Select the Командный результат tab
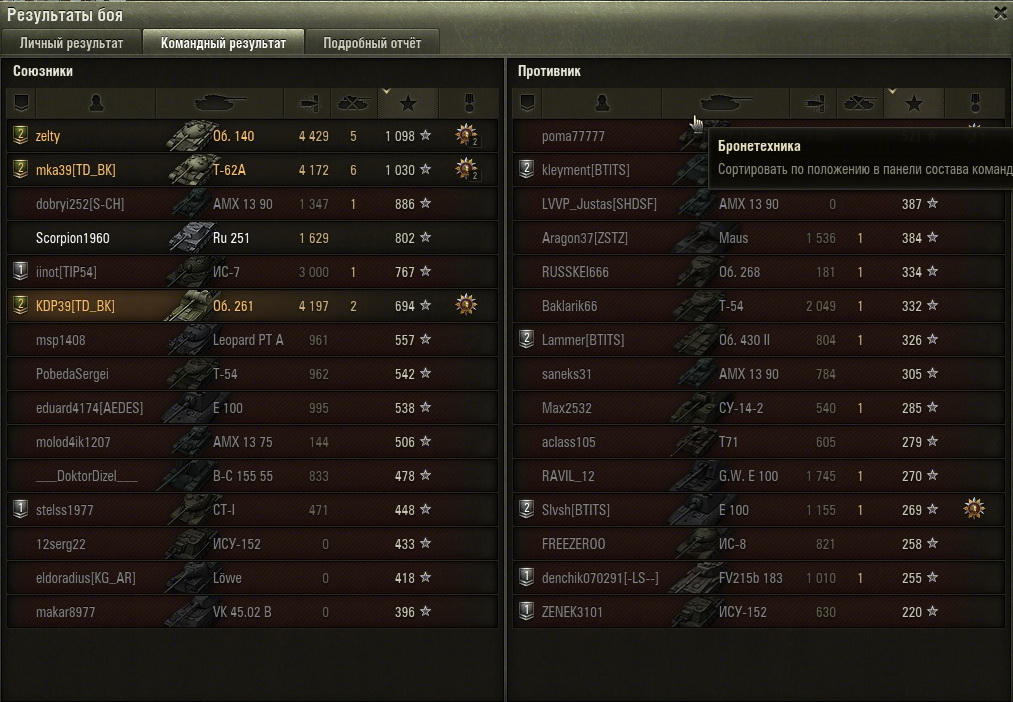1013x702 pixels. (x=223, y=43)
